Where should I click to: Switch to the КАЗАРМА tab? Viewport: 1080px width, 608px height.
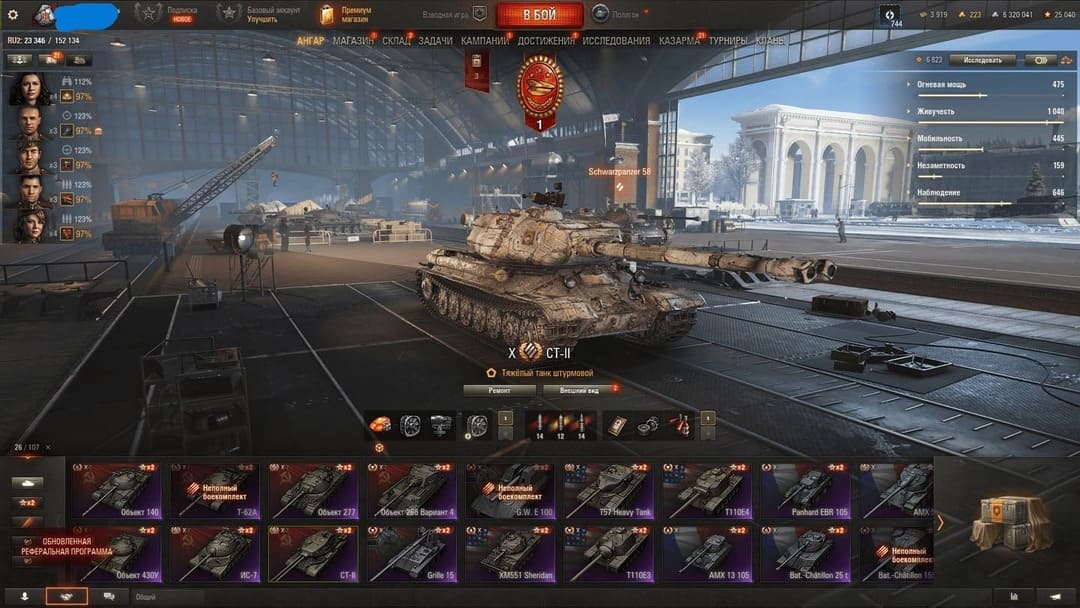point(679,41)
